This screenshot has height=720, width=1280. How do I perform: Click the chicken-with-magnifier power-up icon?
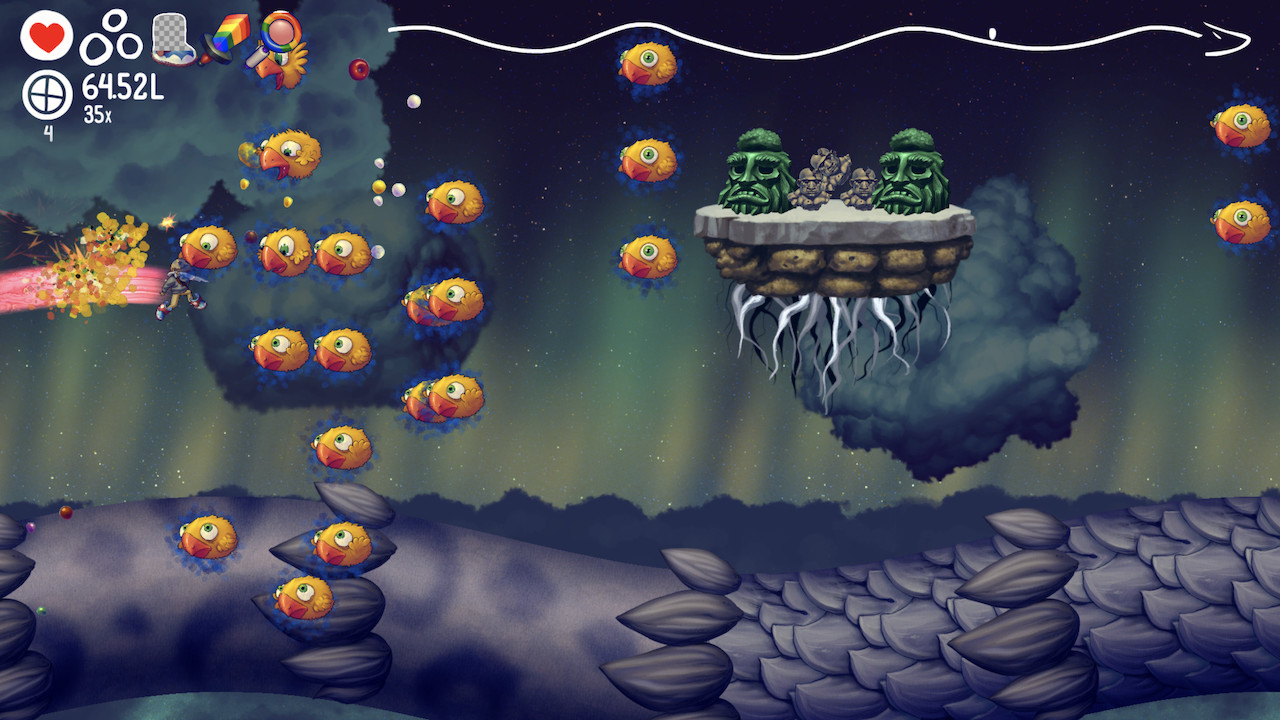pyautogui.click(x=280, y=45)
